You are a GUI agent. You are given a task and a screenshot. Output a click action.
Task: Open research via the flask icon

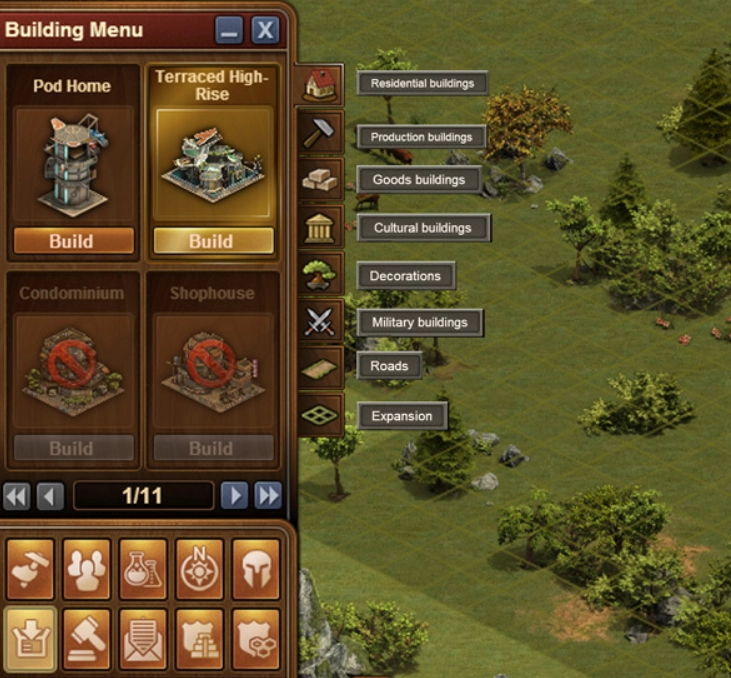click(143, 569)
